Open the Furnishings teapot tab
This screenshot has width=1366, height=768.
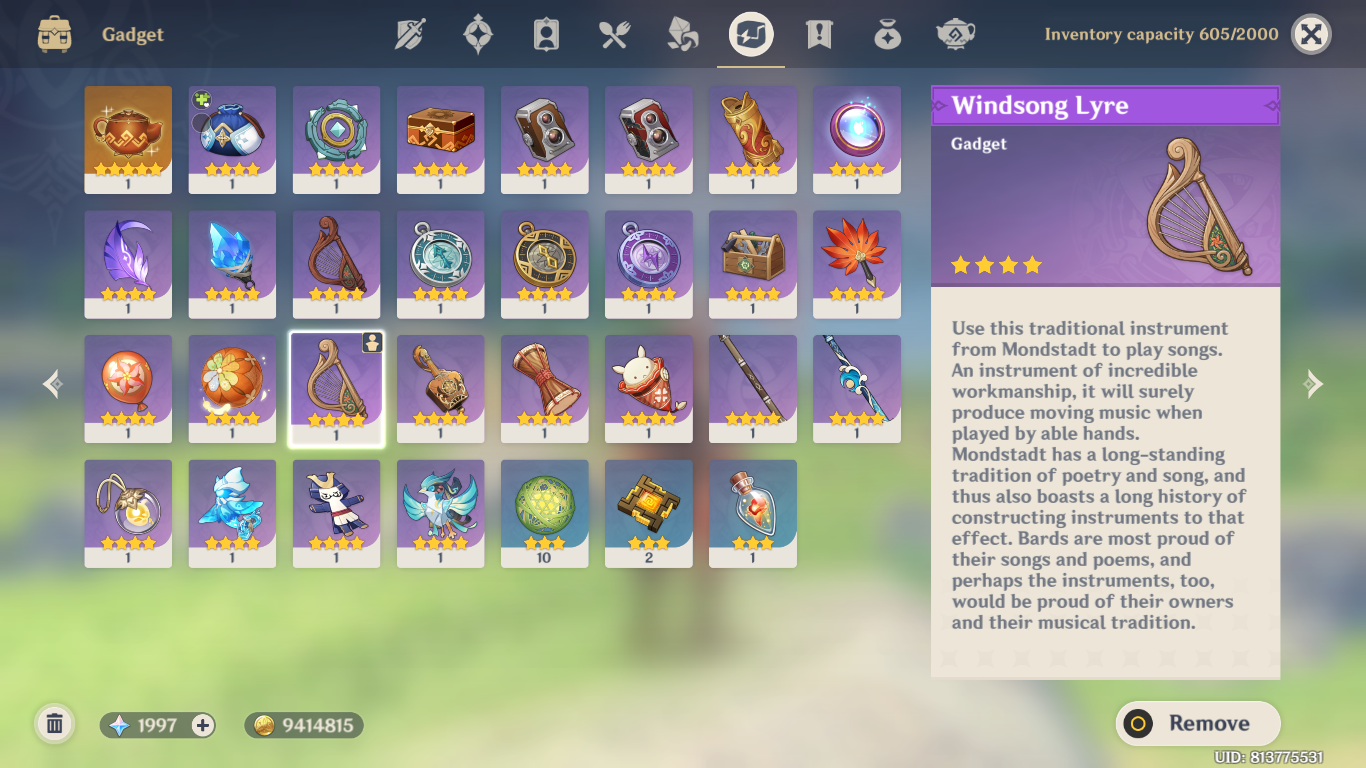tap(955, 35)
